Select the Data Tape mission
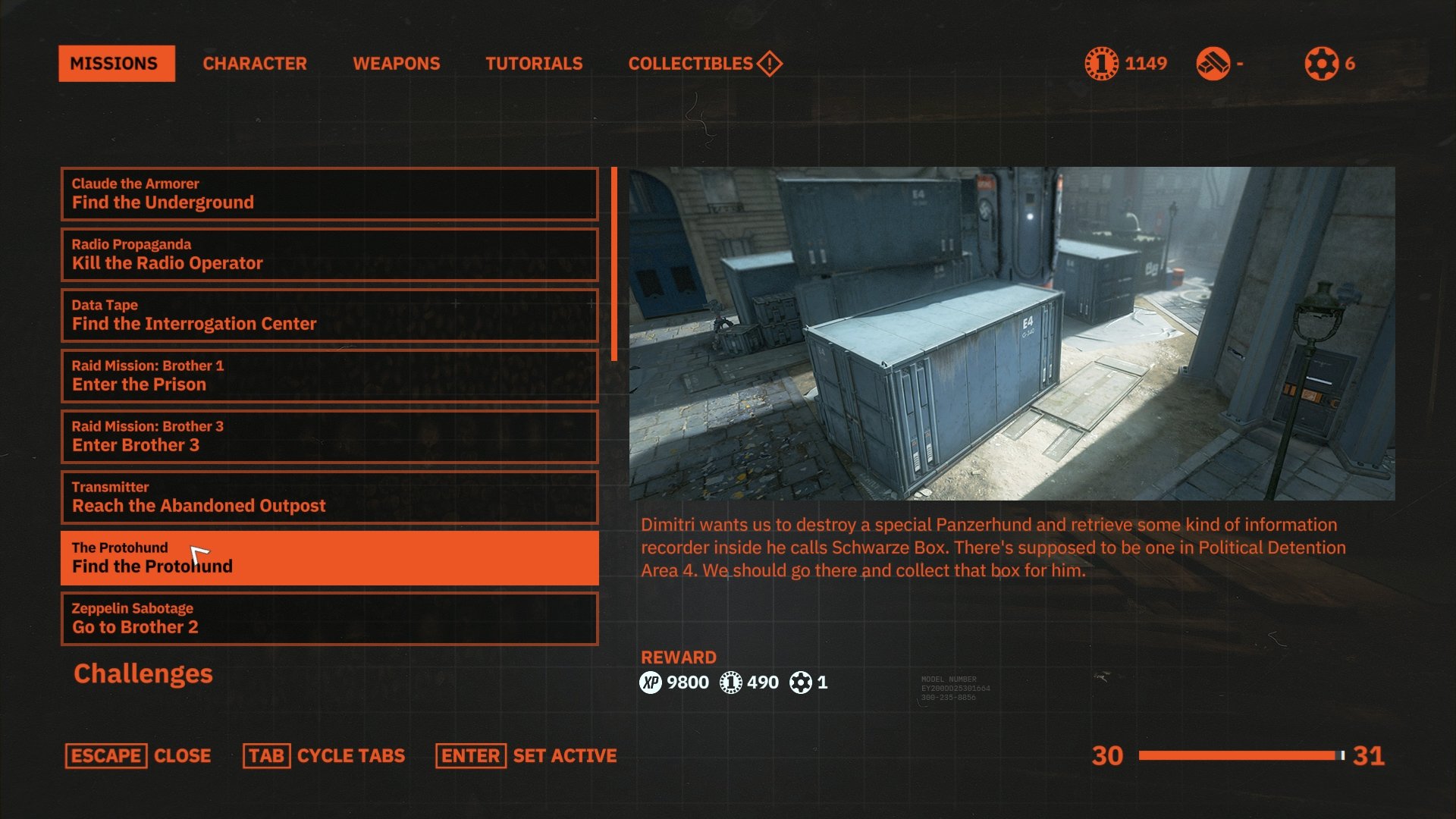This screenshot has width=1456, height=819. click(x=329, y=315)
